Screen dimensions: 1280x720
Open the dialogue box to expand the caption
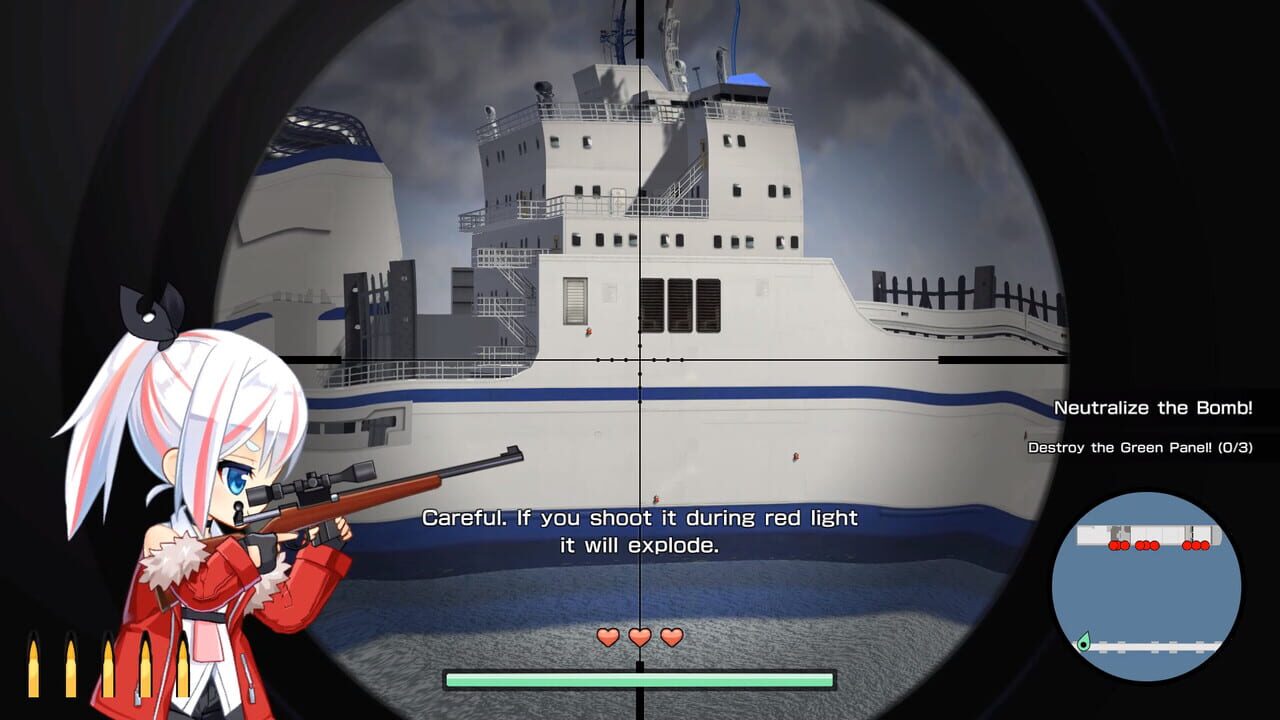[640, 530]
